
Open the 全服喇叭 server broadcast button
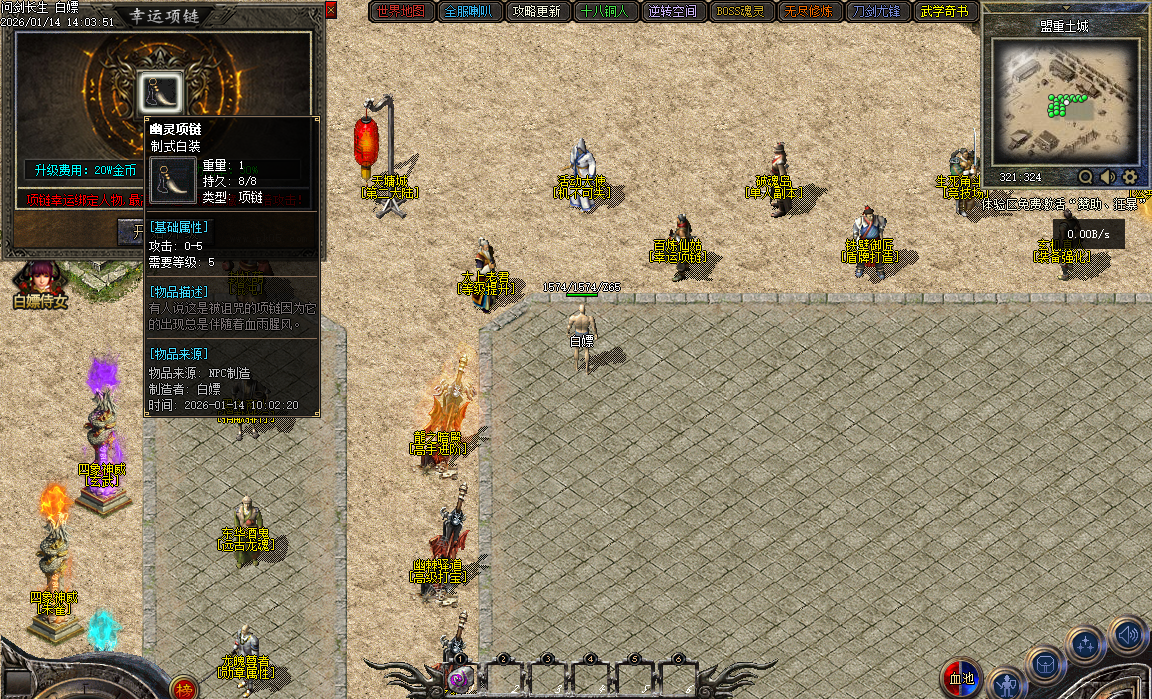point(467,12)
